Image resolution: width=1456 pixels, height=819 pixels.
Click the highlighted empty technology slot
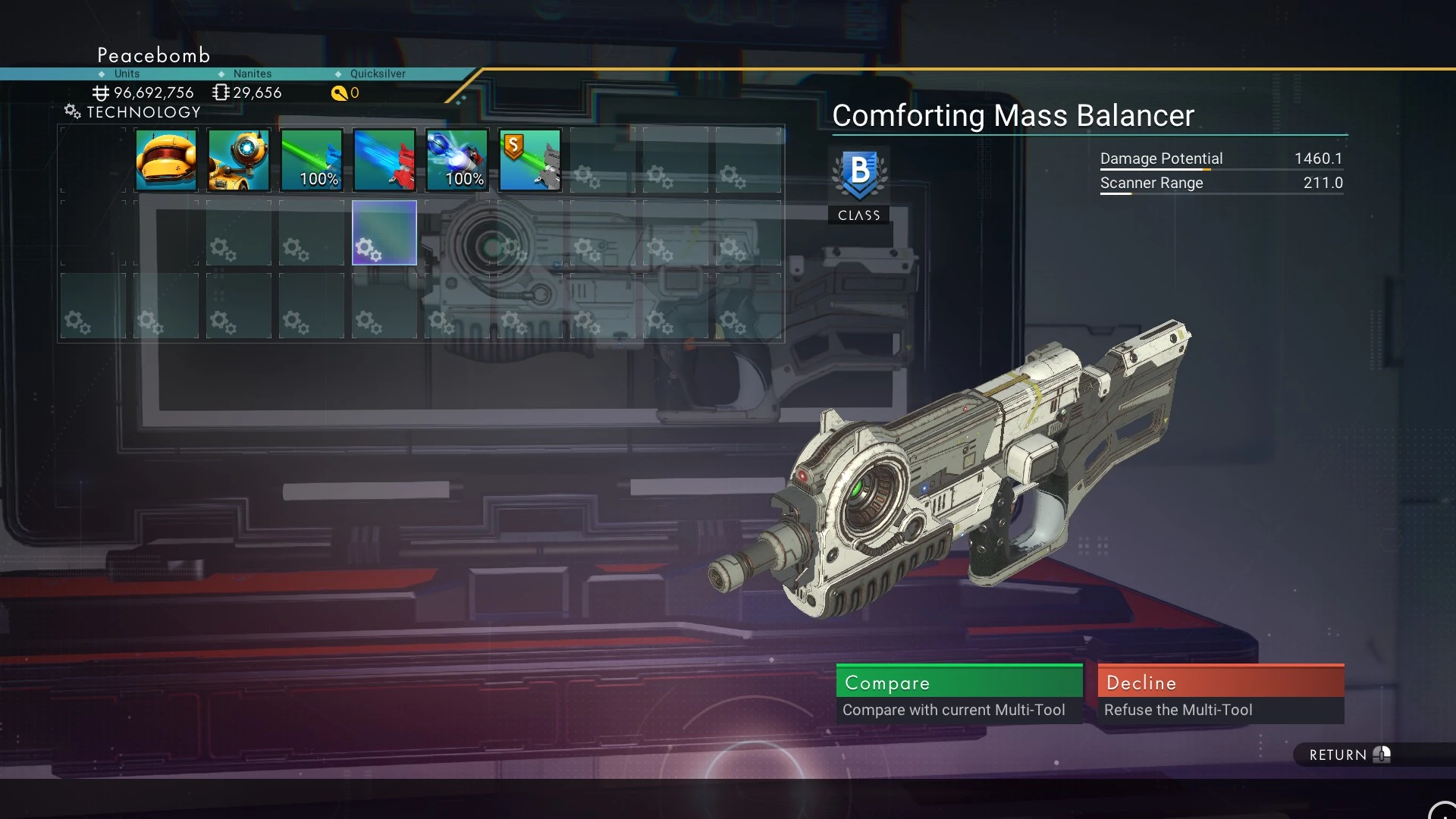coord(384,233)
